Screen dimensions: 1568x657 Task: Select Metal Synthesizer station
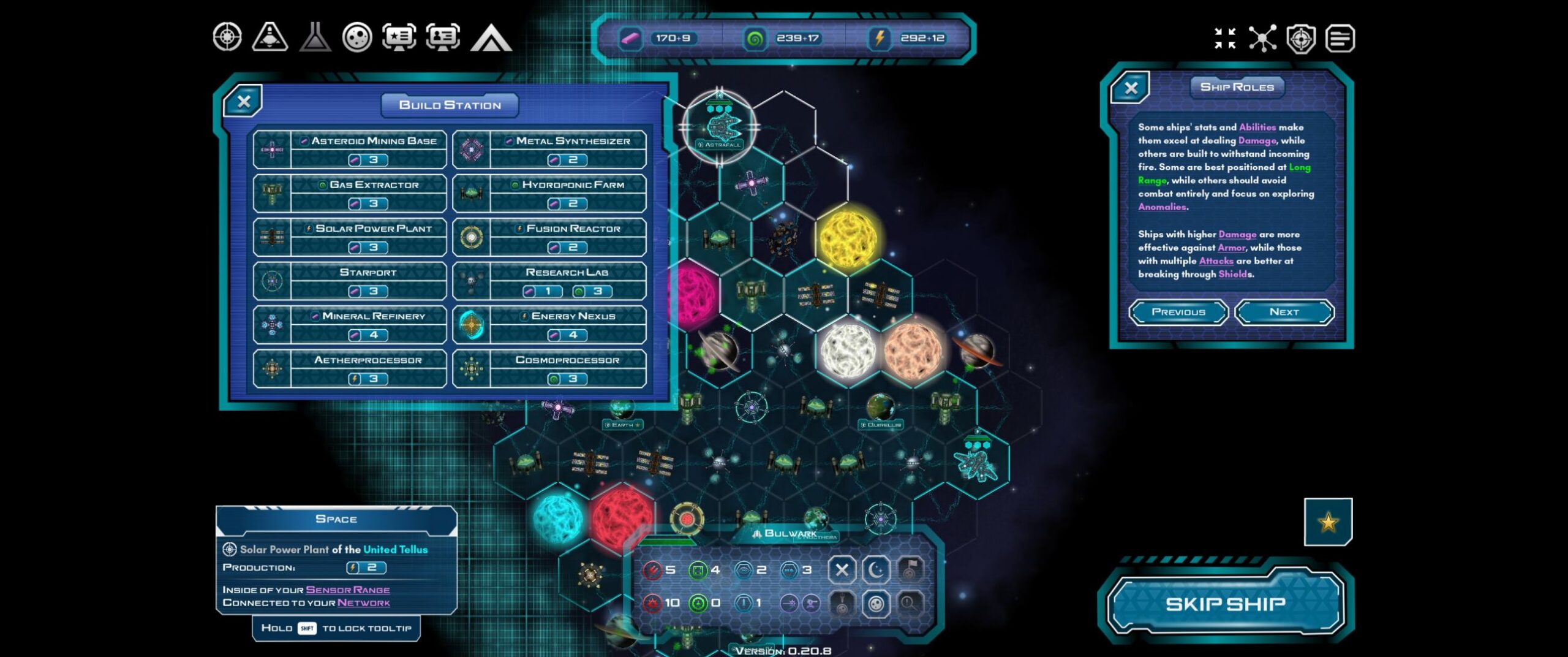click(x=549, y=150)
